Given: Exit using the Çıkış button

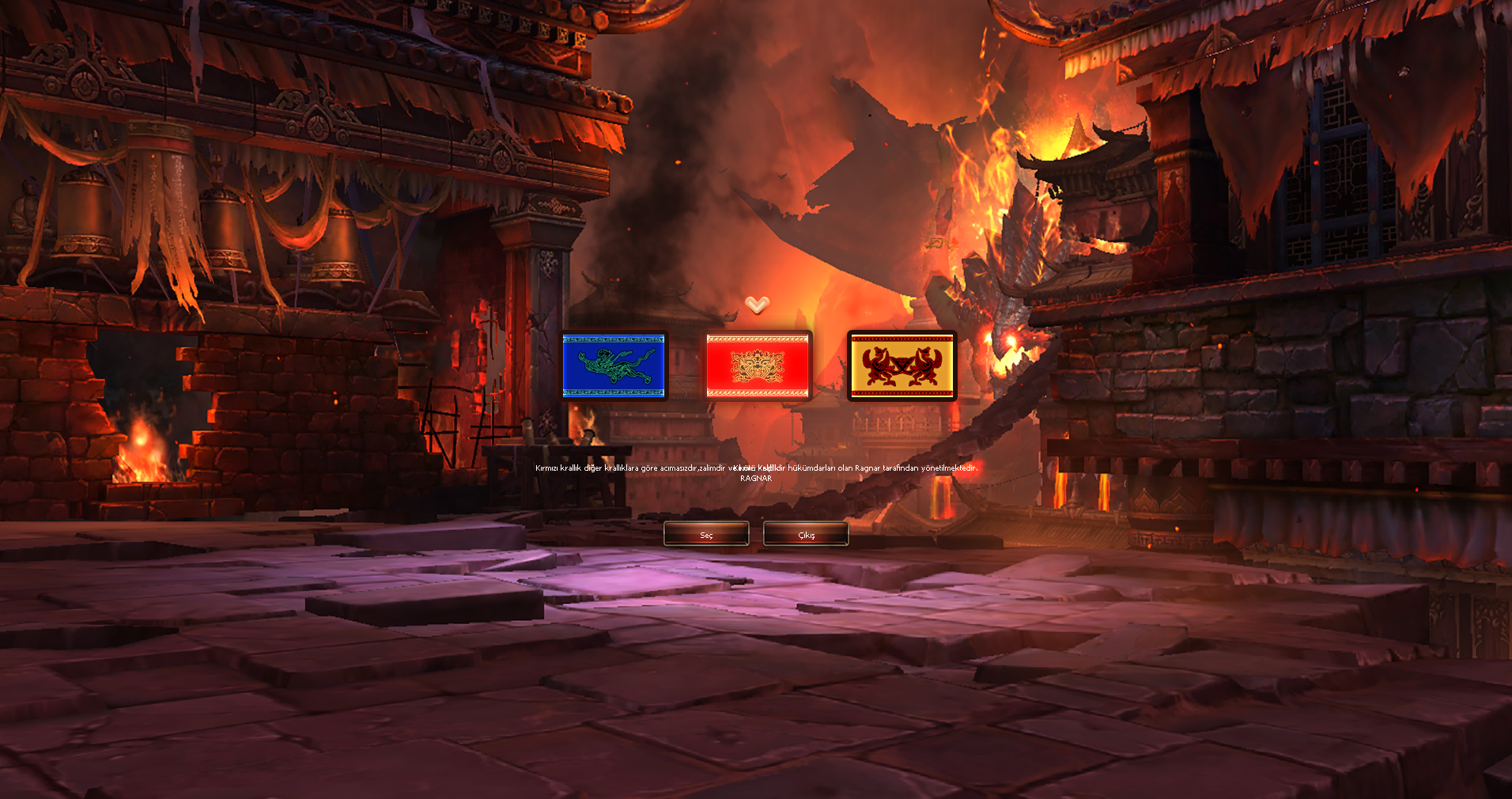Looking at the screenshot, I should pos(806,535).
